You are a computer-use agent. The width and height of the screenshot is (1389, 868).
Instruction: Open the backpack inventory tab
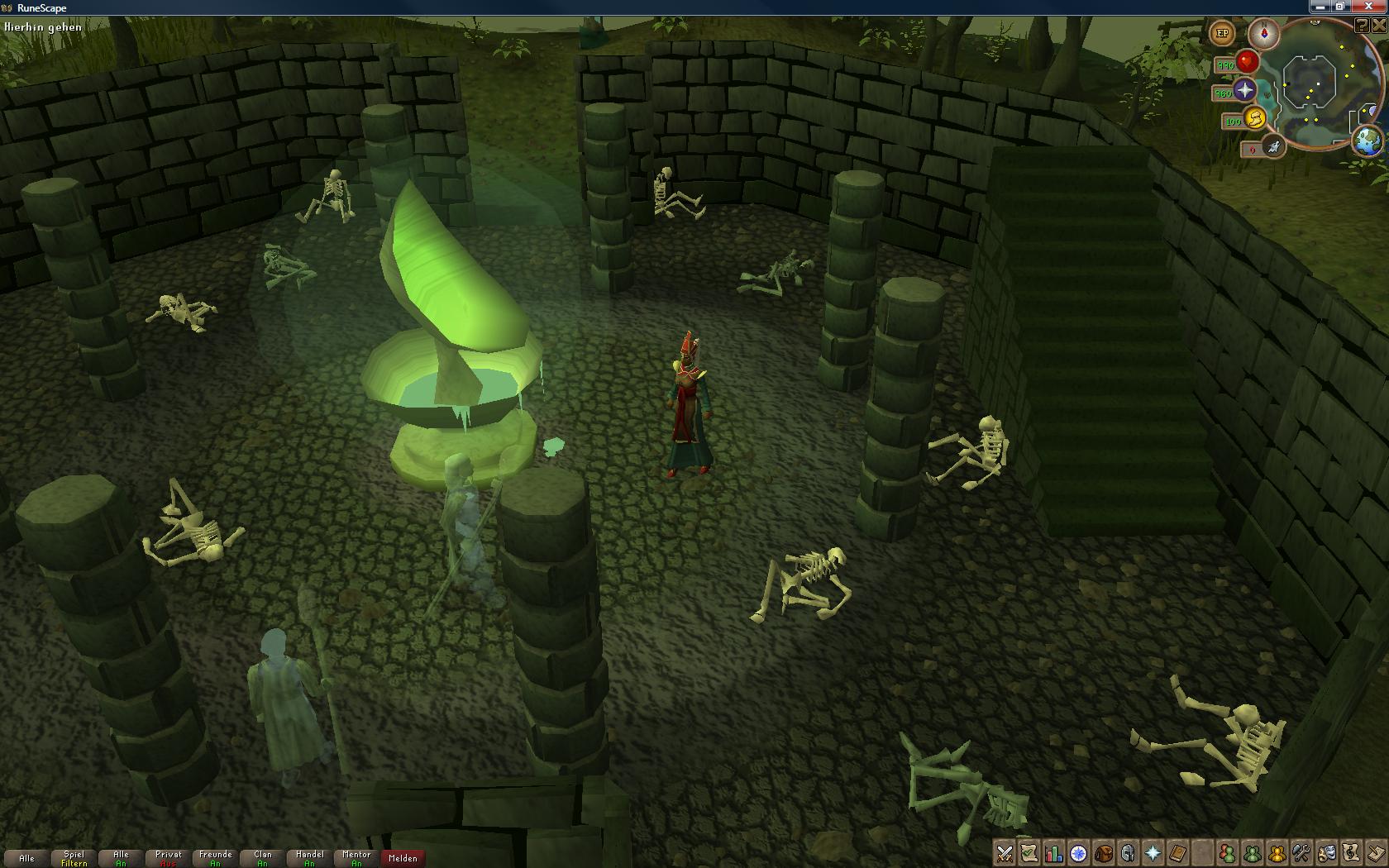pos(1103,853)
